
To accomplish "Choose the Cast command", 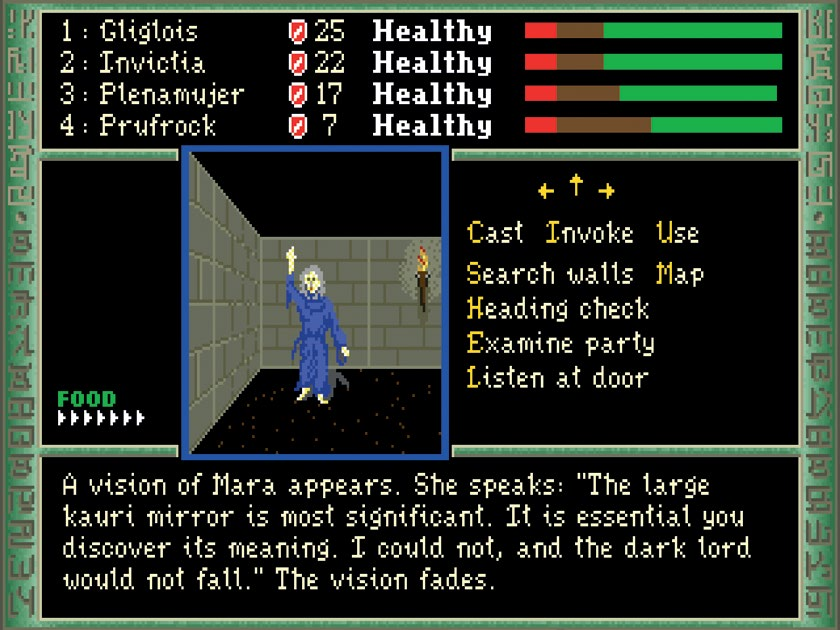I will click(x=495, y=234).
